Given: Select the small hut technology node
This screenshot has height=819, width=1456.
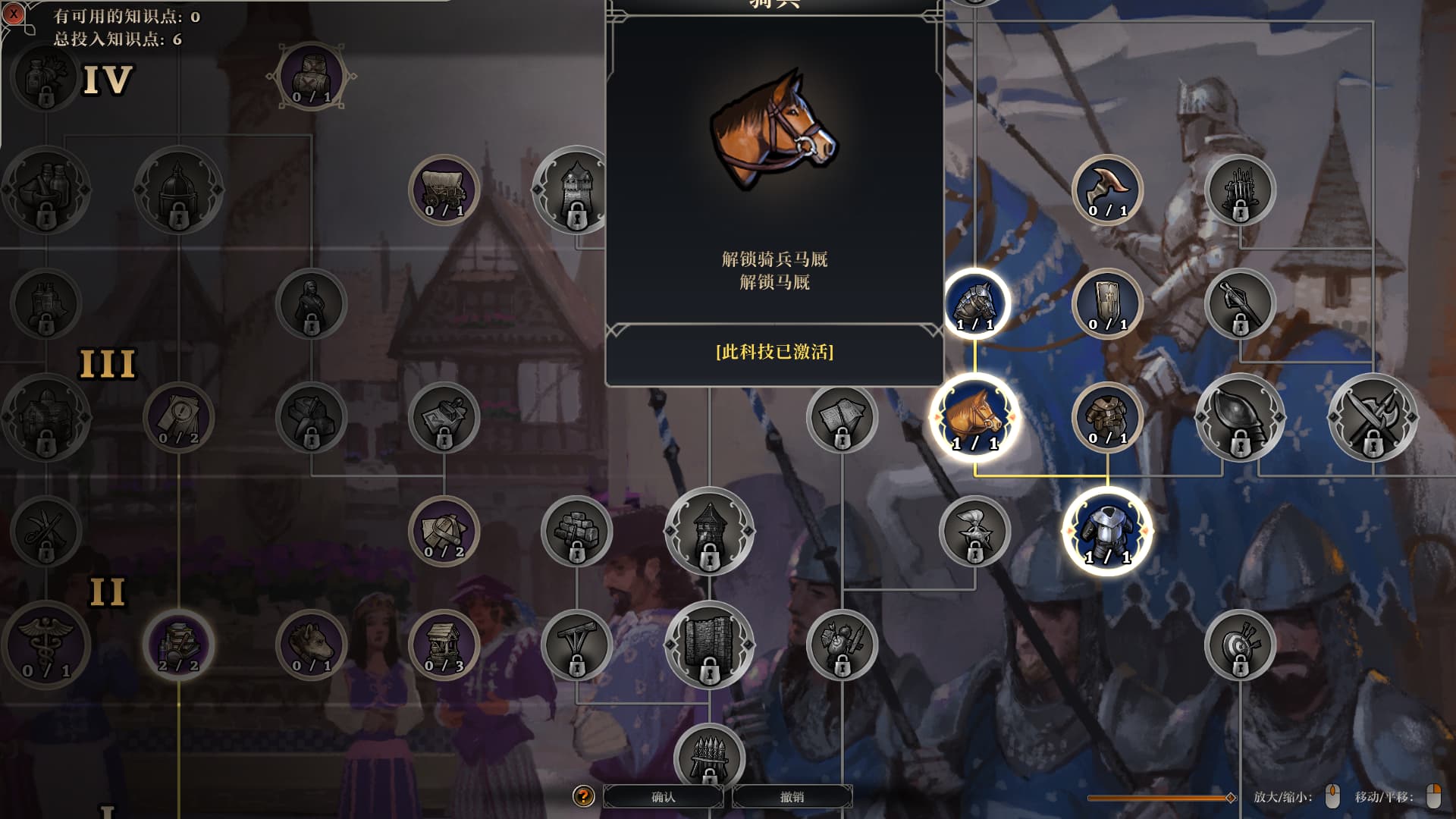Looking at the screenshot, I should pyautogui.click(x=444, y=645).
